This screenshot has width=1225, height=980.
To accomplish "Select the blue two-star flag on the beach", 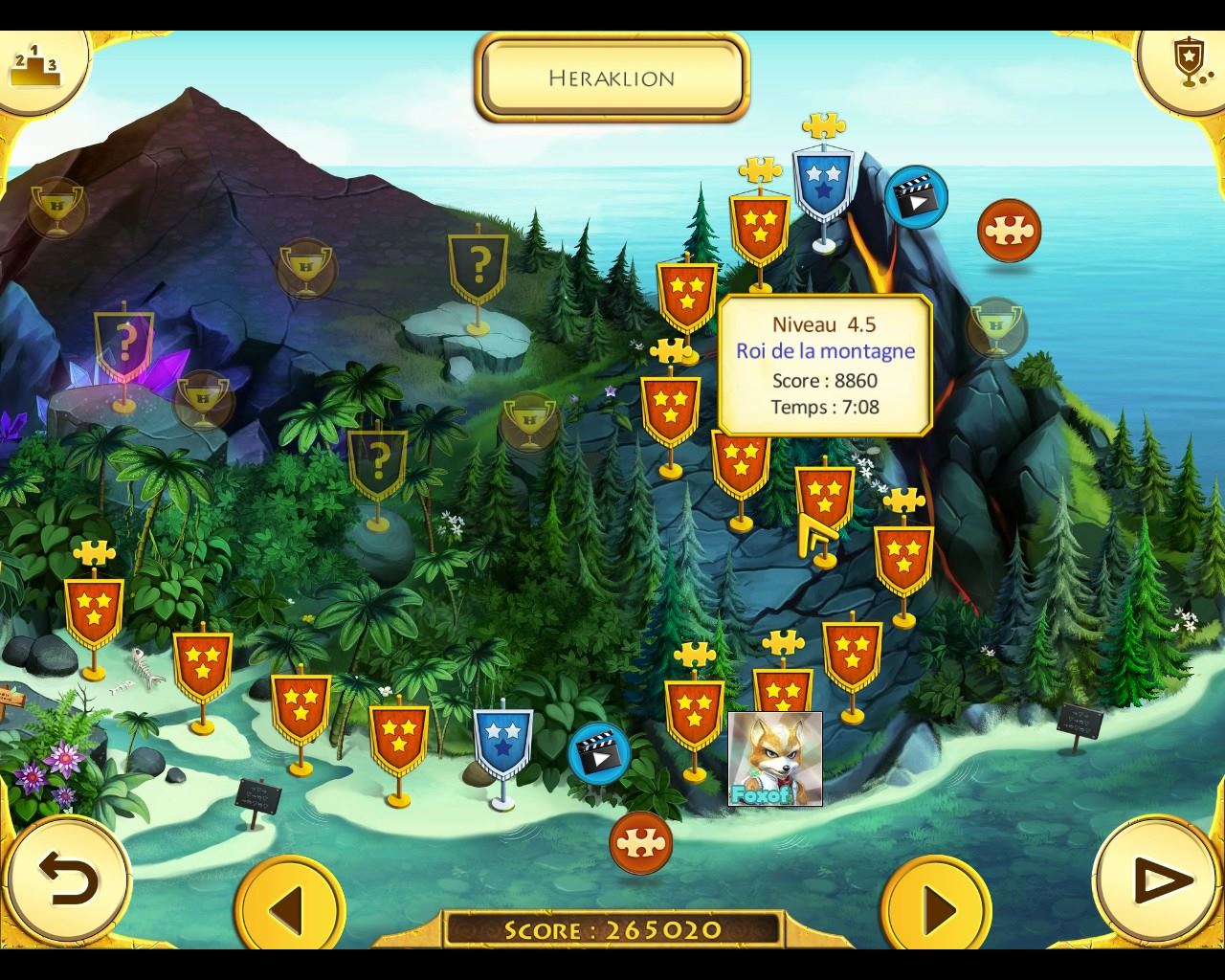I will [x=502, y=741].
